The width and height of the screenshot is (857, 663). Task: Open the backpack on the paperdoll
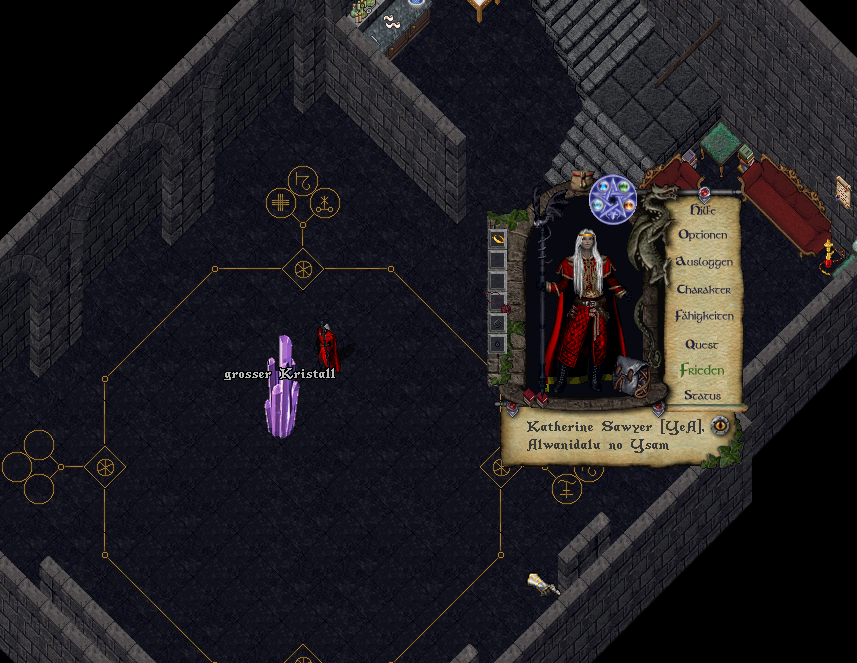tap(632, 374)
